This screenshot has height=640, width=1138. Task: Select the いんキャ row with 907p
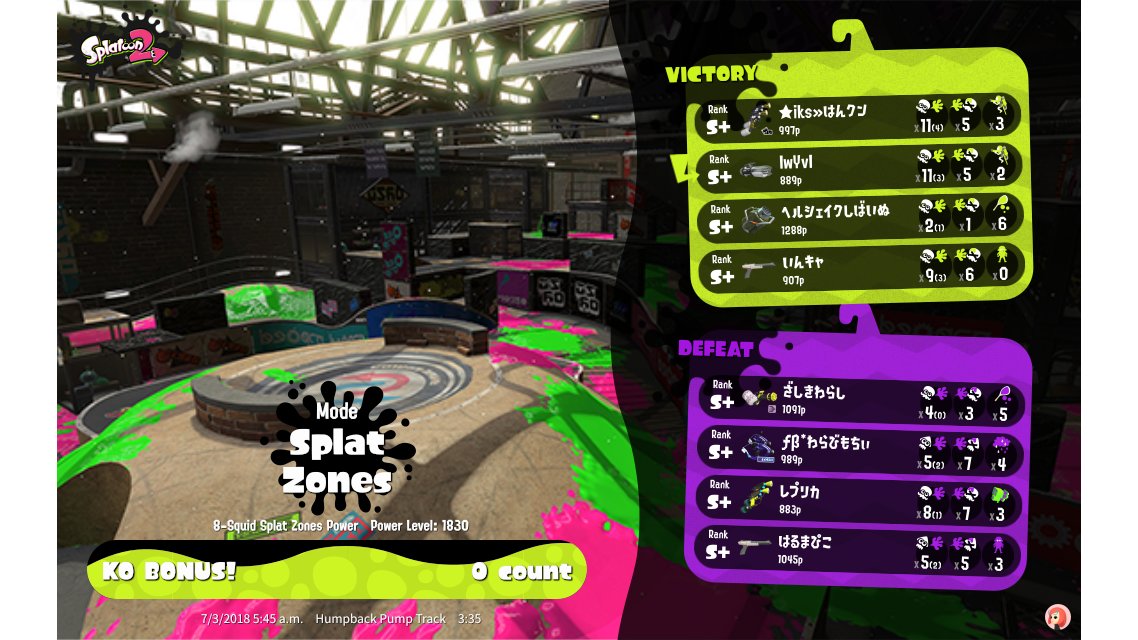tap(858, 268)
